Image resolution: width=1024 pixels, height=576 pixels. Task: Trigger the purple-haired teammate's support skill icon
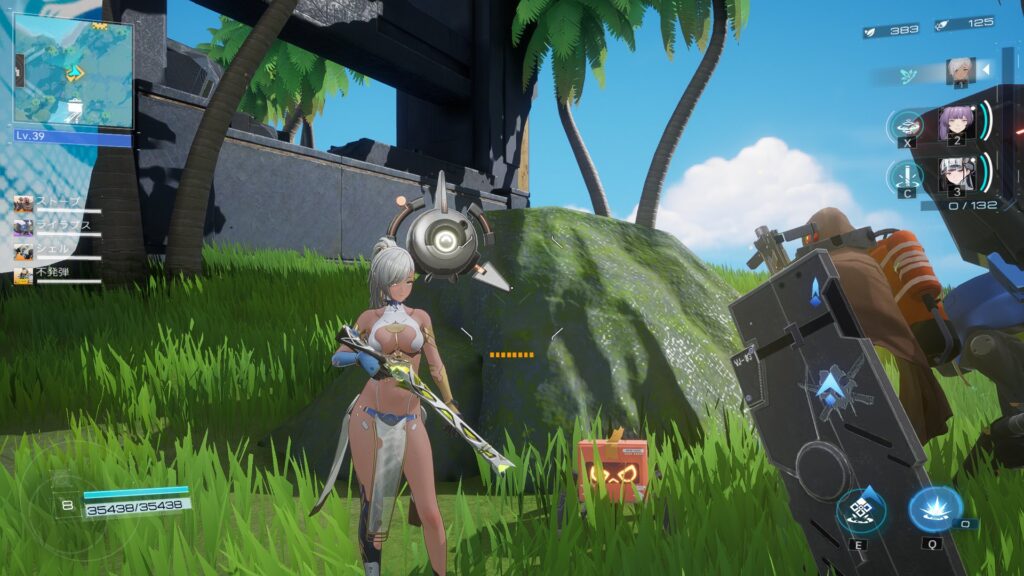coord(906,126)
